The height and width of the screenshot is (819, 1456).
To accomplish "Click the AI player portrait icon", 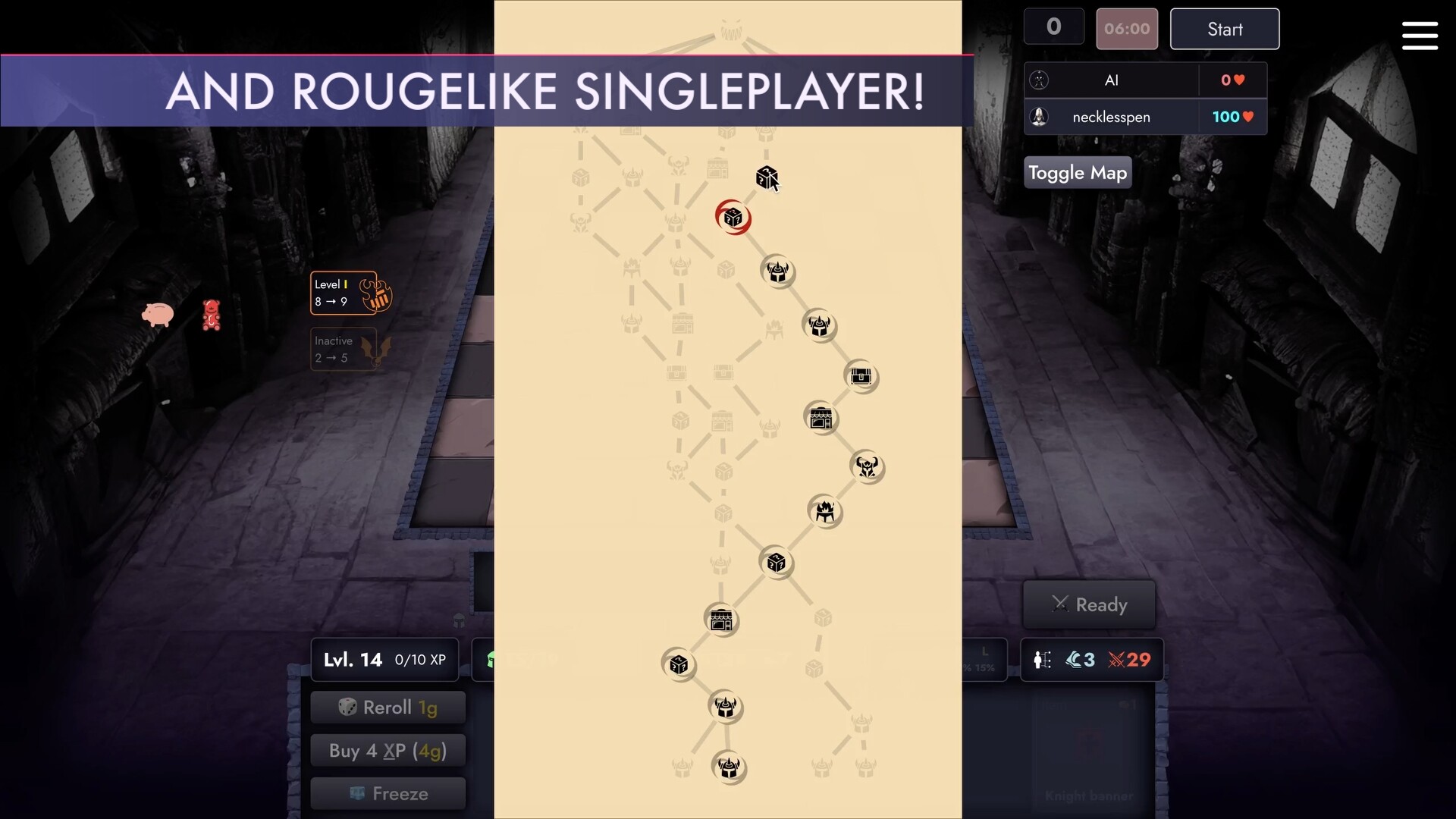I will tap(1039, 80).
